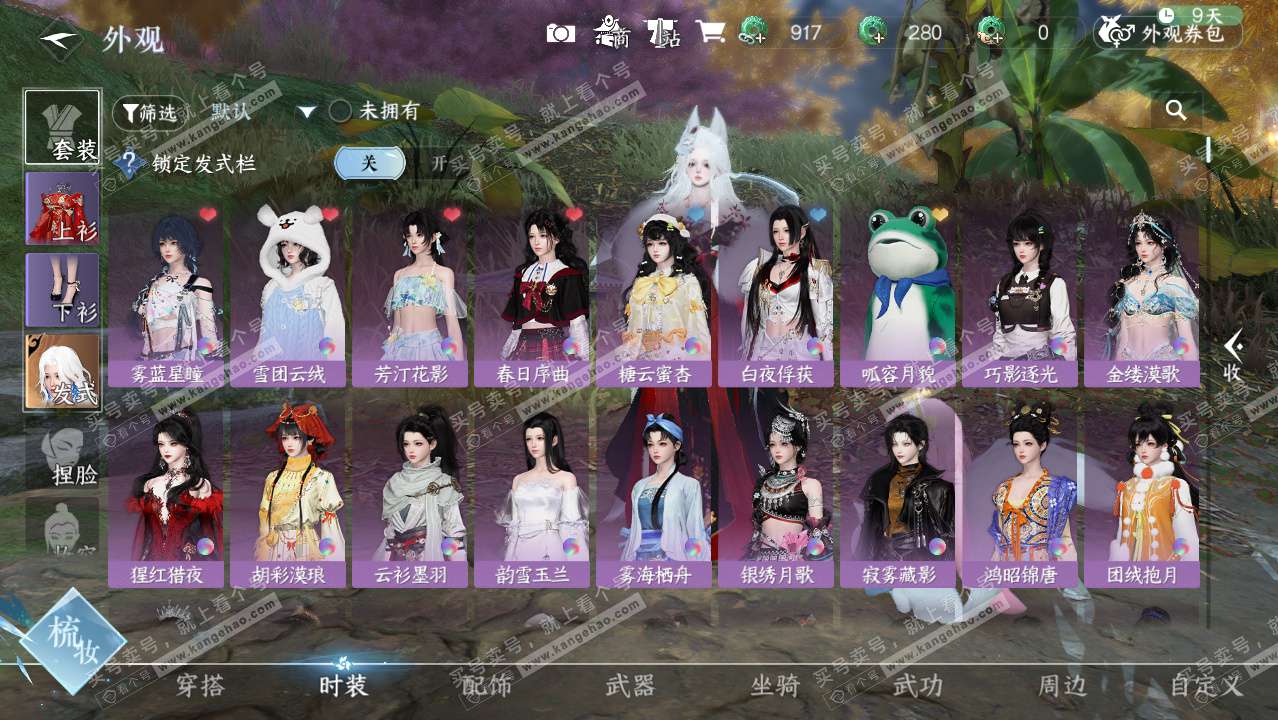
Task: Select the 套装 outfit set category
Action: click(x=62, y=127)
